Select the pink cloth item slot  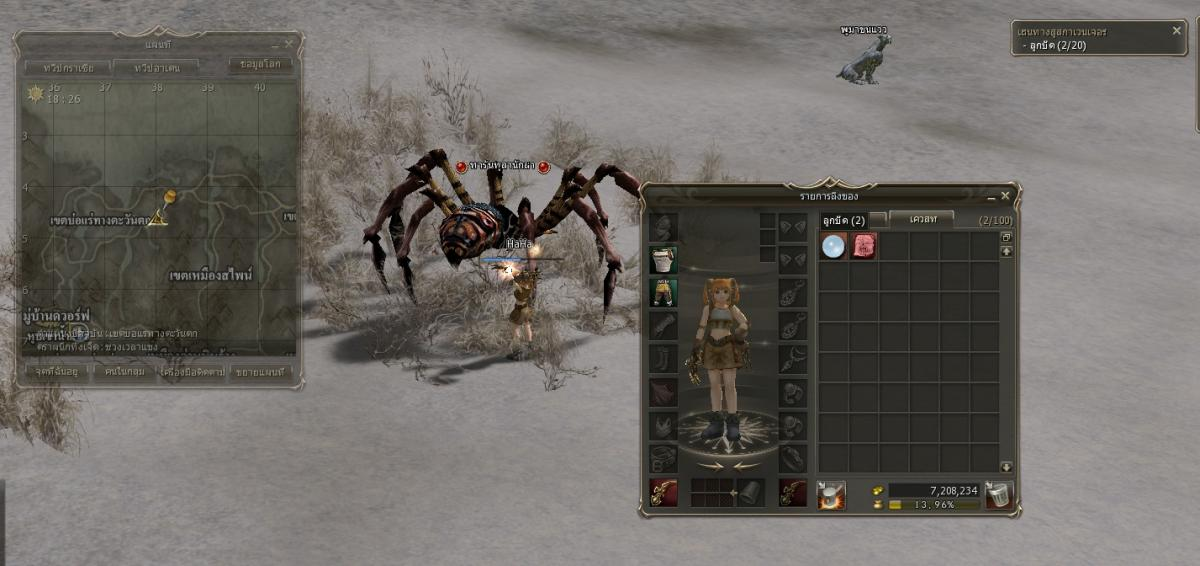coord(863,246)
